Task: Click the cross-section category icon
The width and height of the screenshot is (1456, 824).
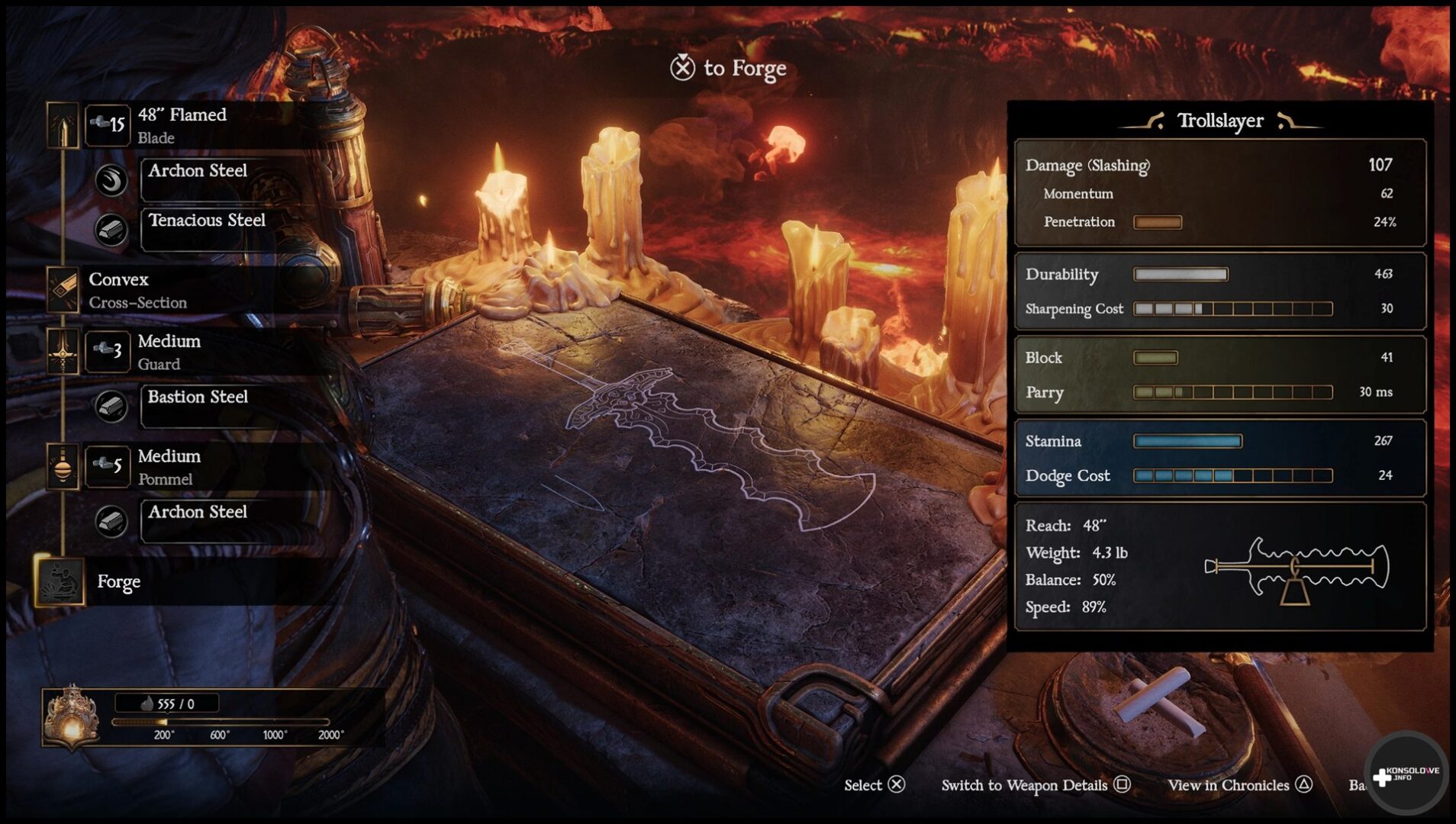Action: click(63, 290)
